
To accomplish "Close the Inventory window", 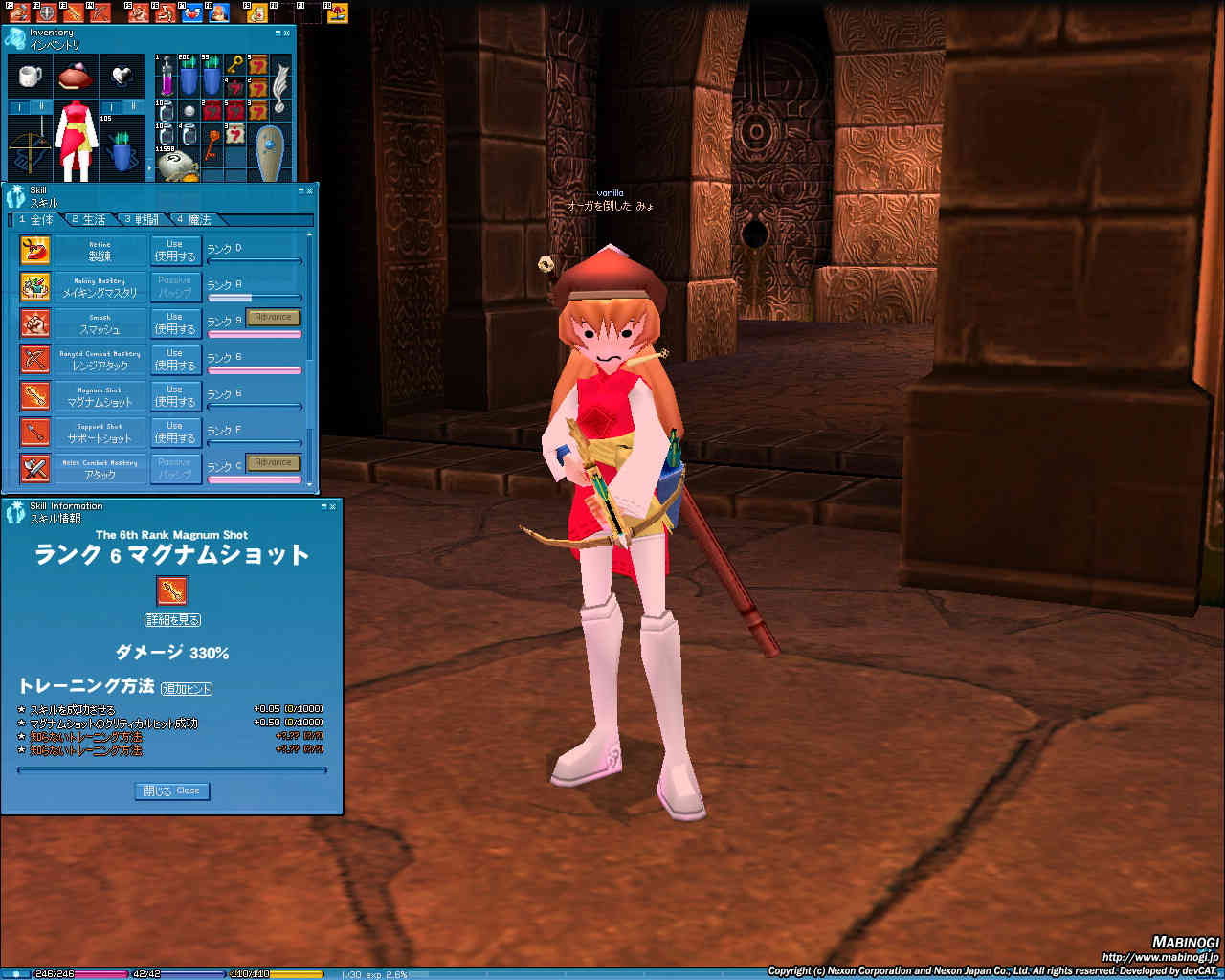I will (x=287, y=33).
